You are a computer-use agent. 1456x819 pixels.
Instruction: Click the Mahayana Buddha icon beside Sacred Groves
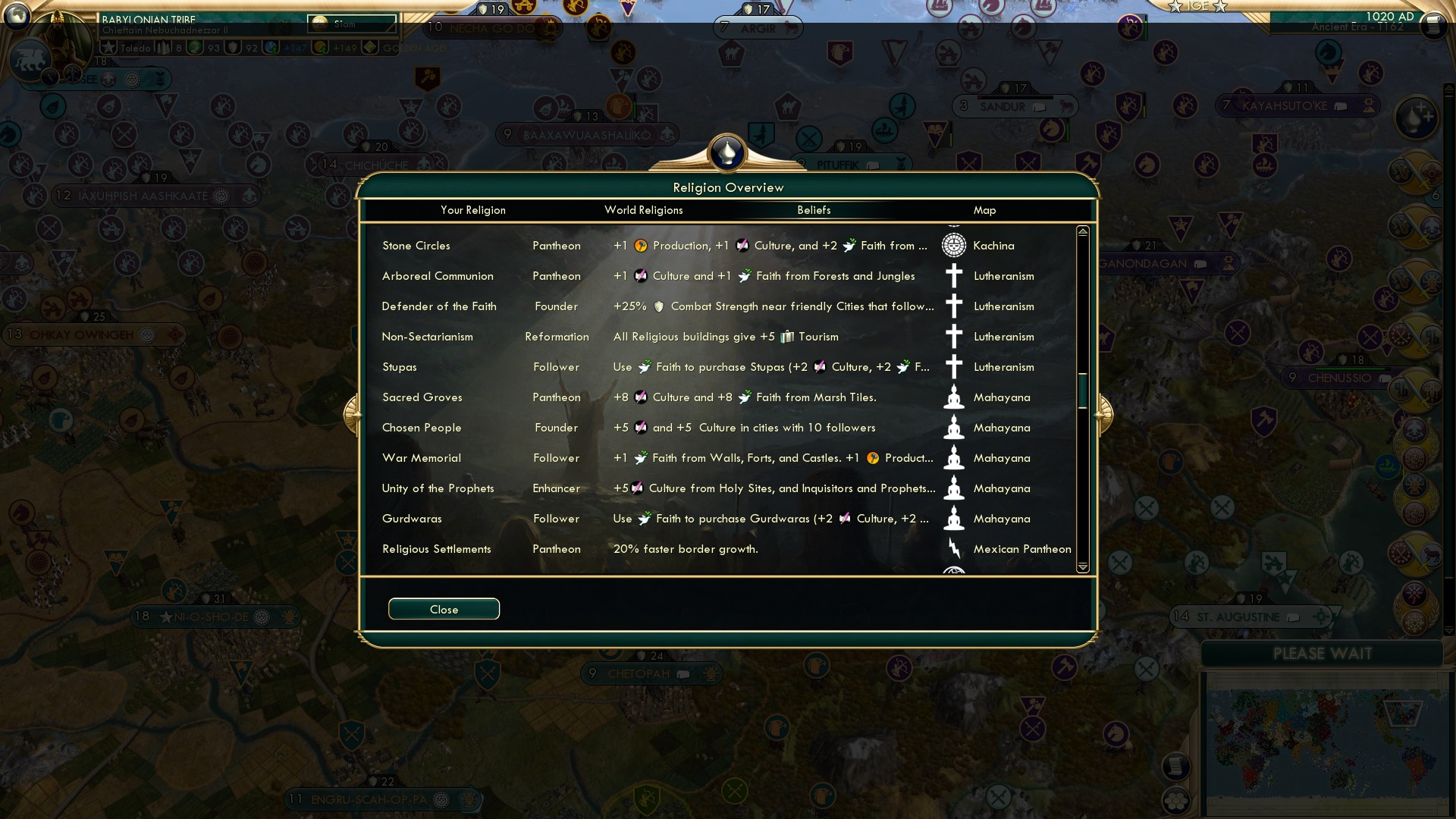953,397
